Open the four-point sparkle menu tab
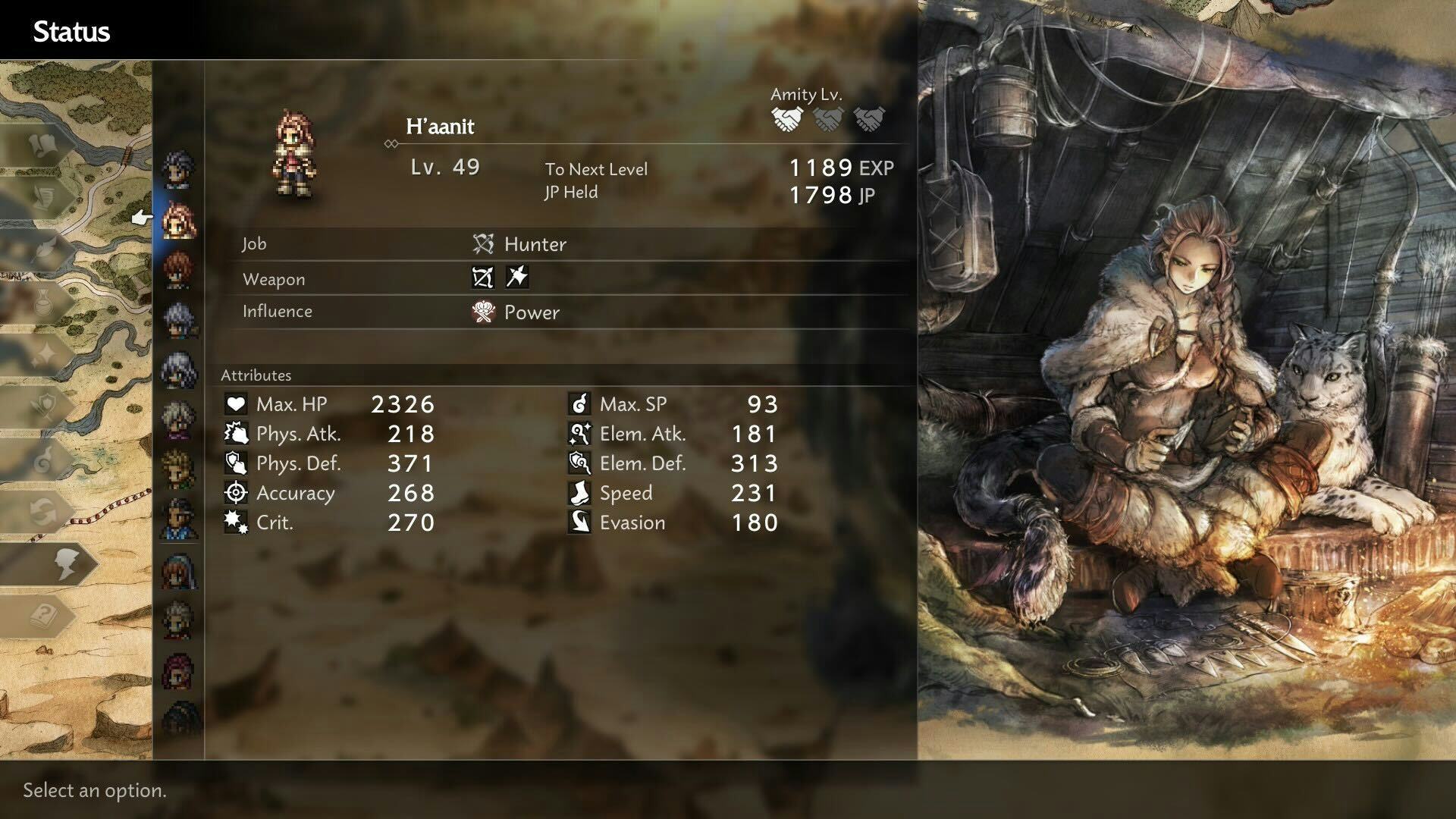 [x=44, y=354]
